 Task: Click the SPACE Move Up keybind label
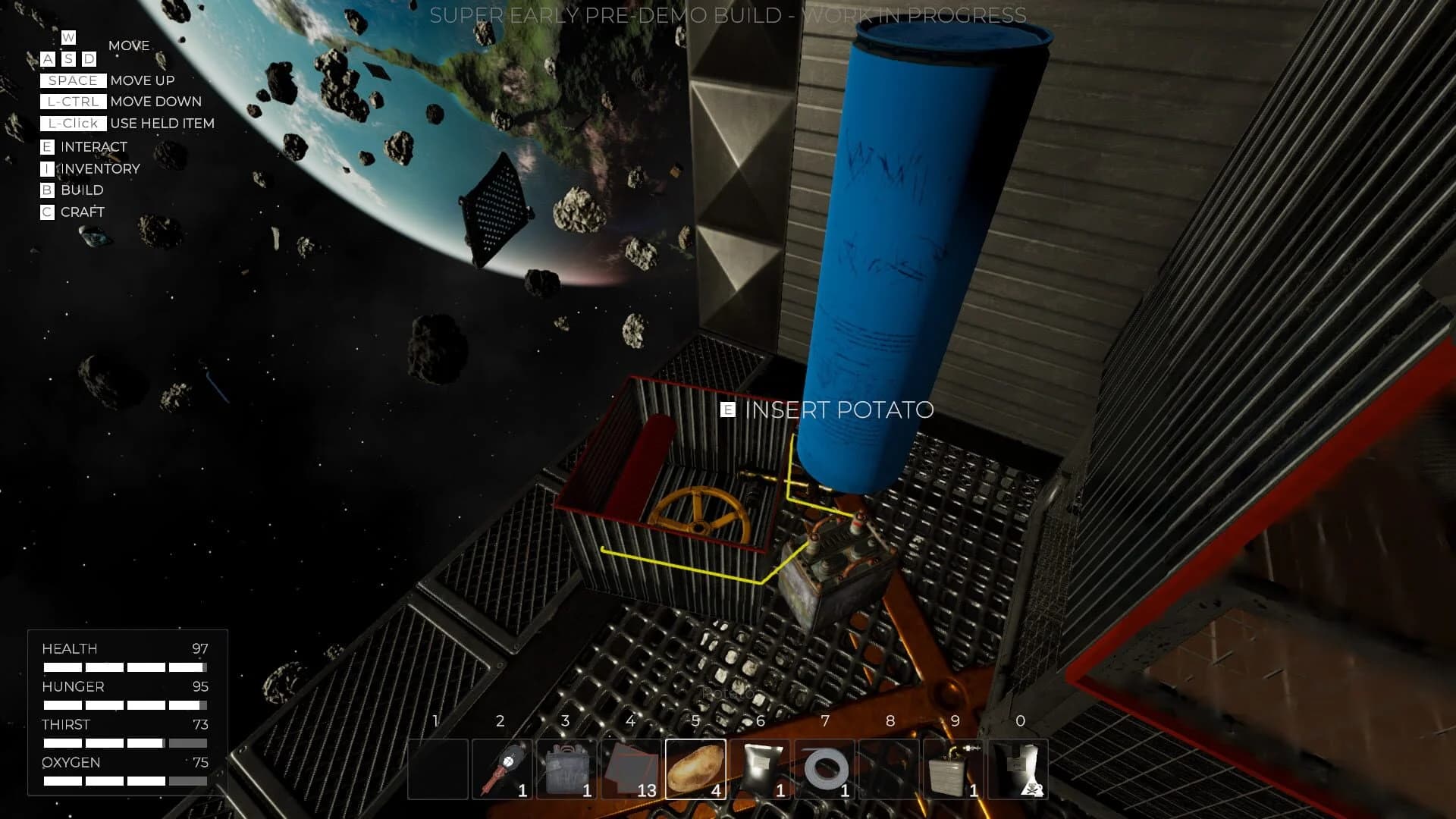click(72, 80)
